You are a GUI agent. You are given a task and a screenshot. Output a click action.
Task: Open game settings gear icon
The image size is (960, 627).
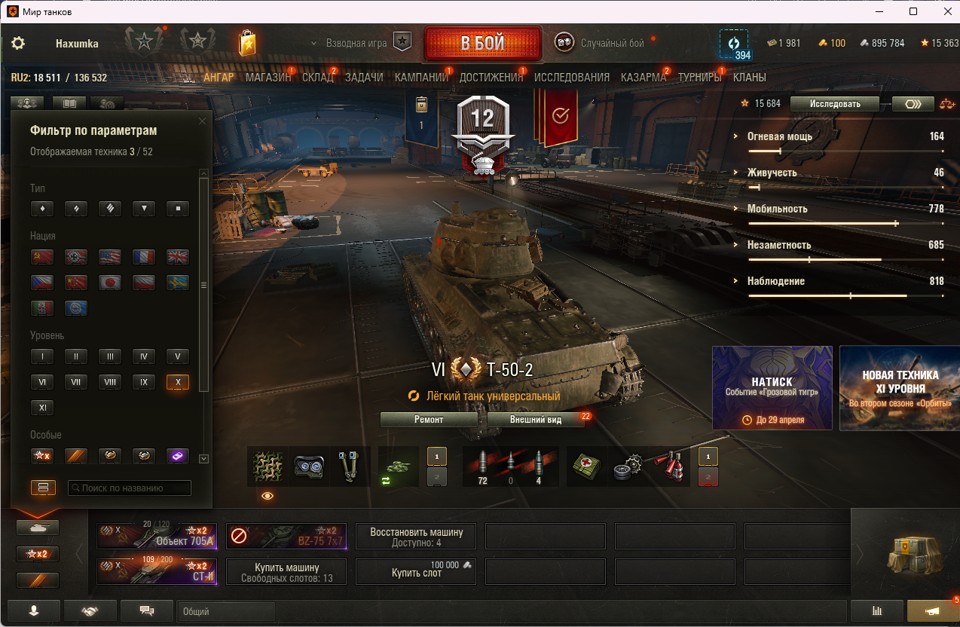18,44
